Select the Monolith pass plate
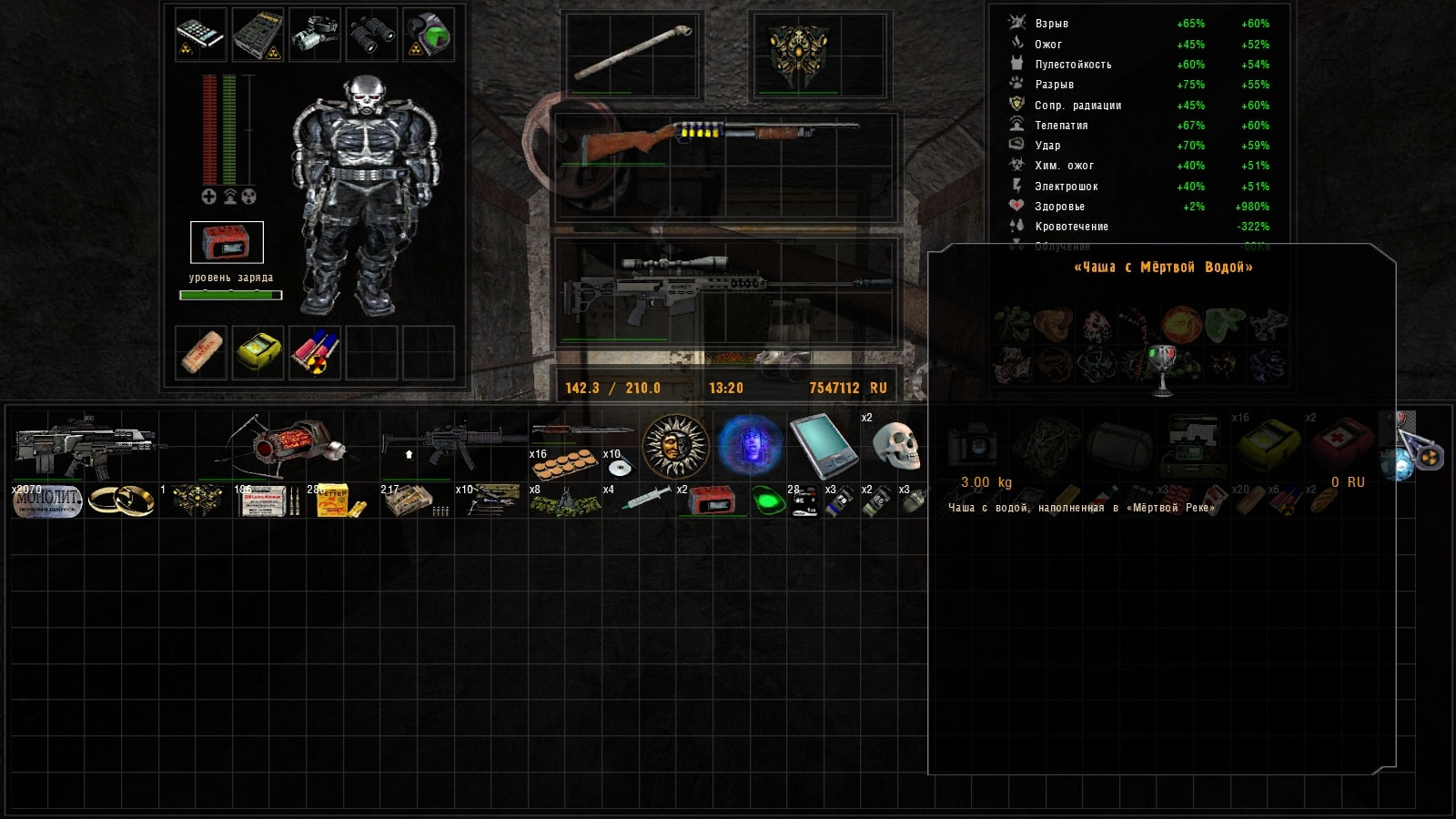Image resolution: width=1456 pixels, height=819 pixels. coord(47,500)
